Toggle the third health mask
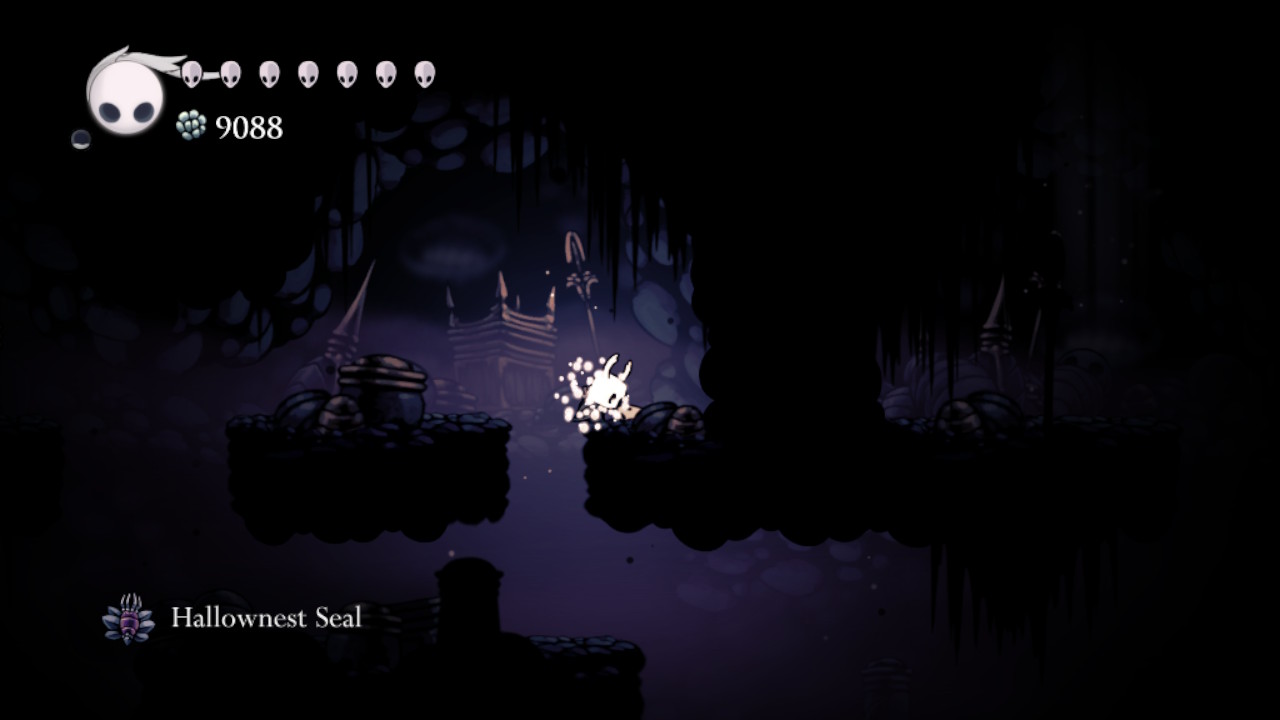1280x720 pixels. (x=270, y=72)
